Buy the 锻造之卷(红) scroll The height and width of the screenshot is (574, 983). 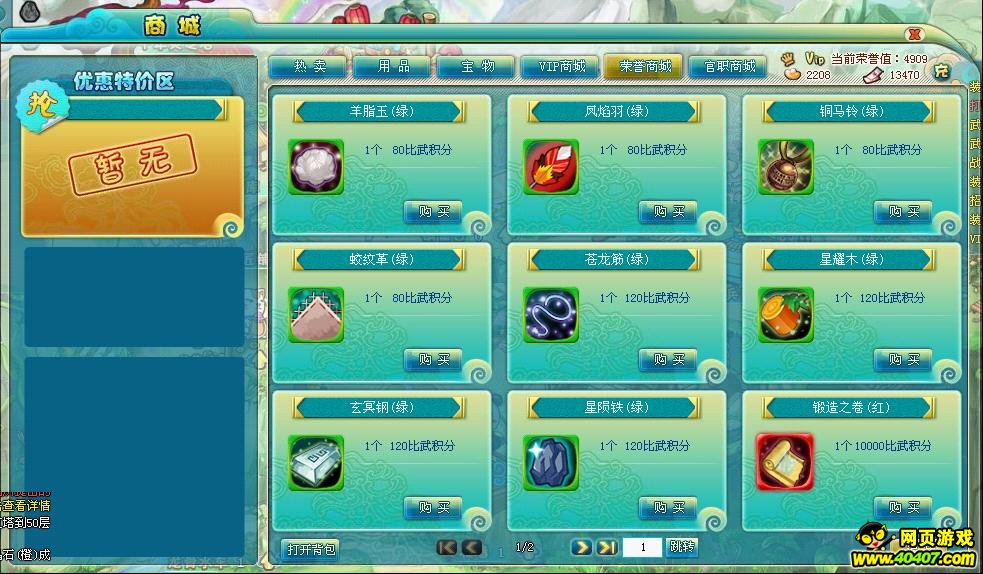tap(903, 507)
